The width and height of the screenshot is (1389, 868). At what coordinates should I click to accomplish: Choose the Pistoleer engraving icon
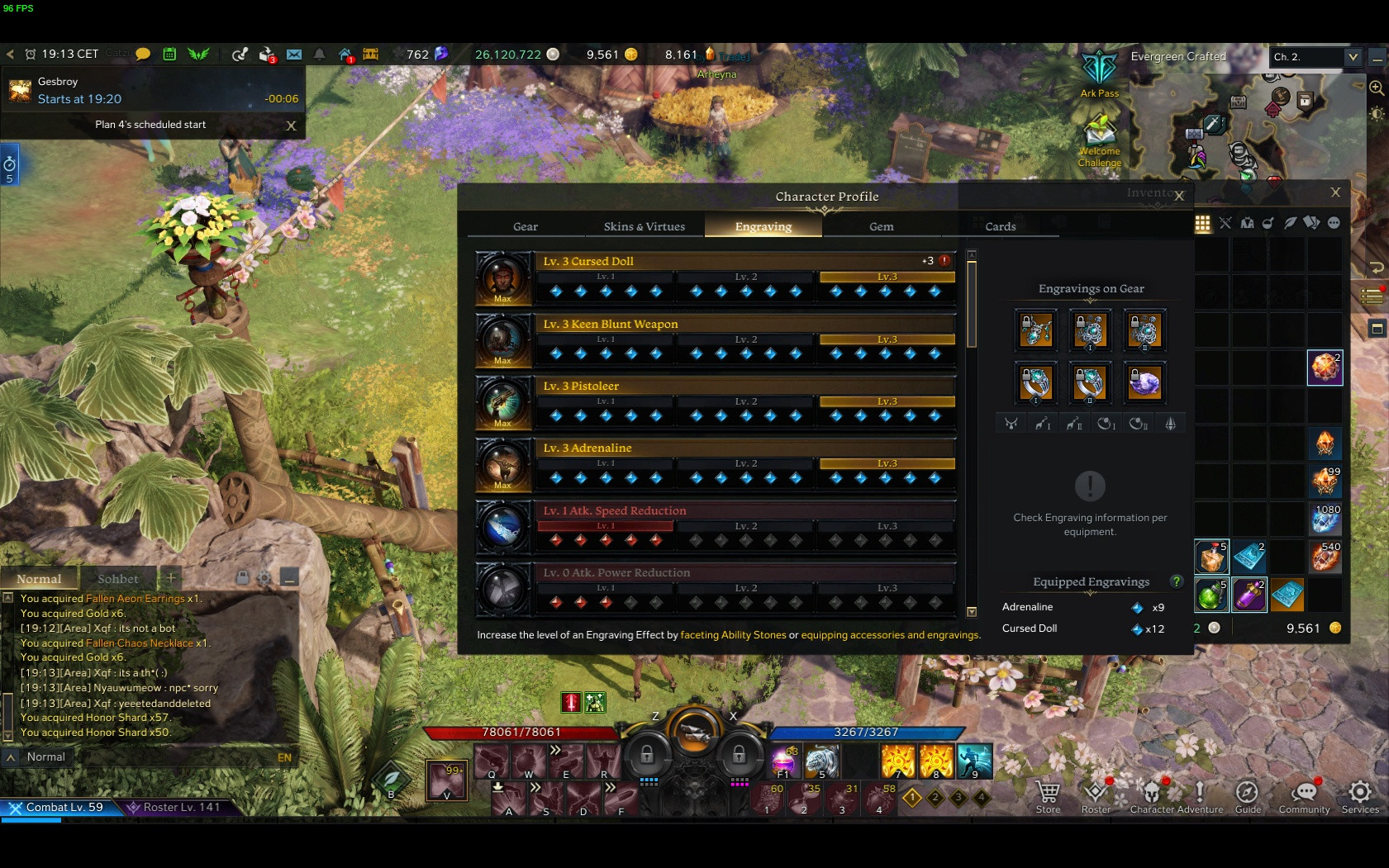(x=502, y=402)
